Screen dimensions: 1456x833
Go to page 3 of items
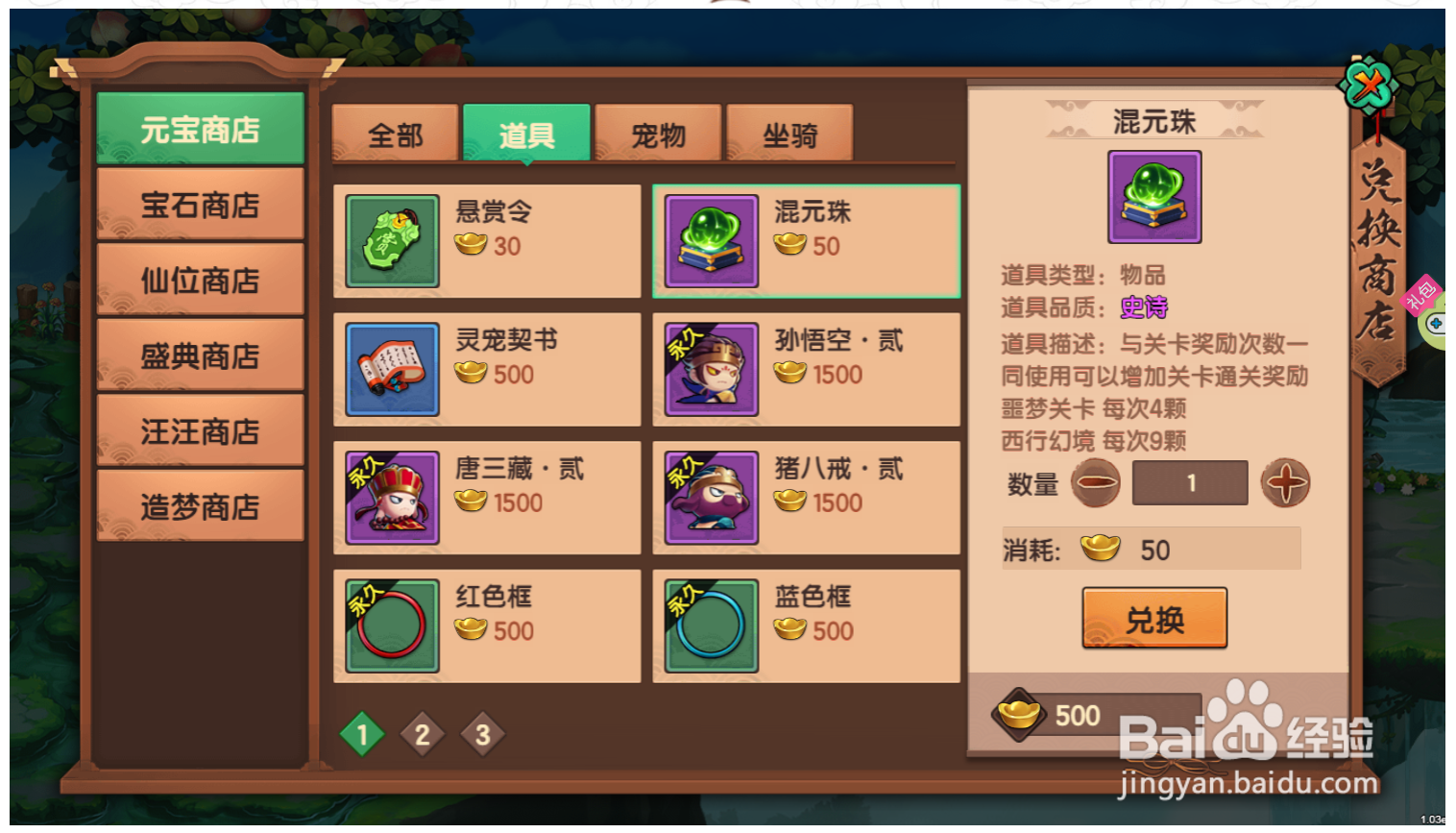(x=484, y=733)
